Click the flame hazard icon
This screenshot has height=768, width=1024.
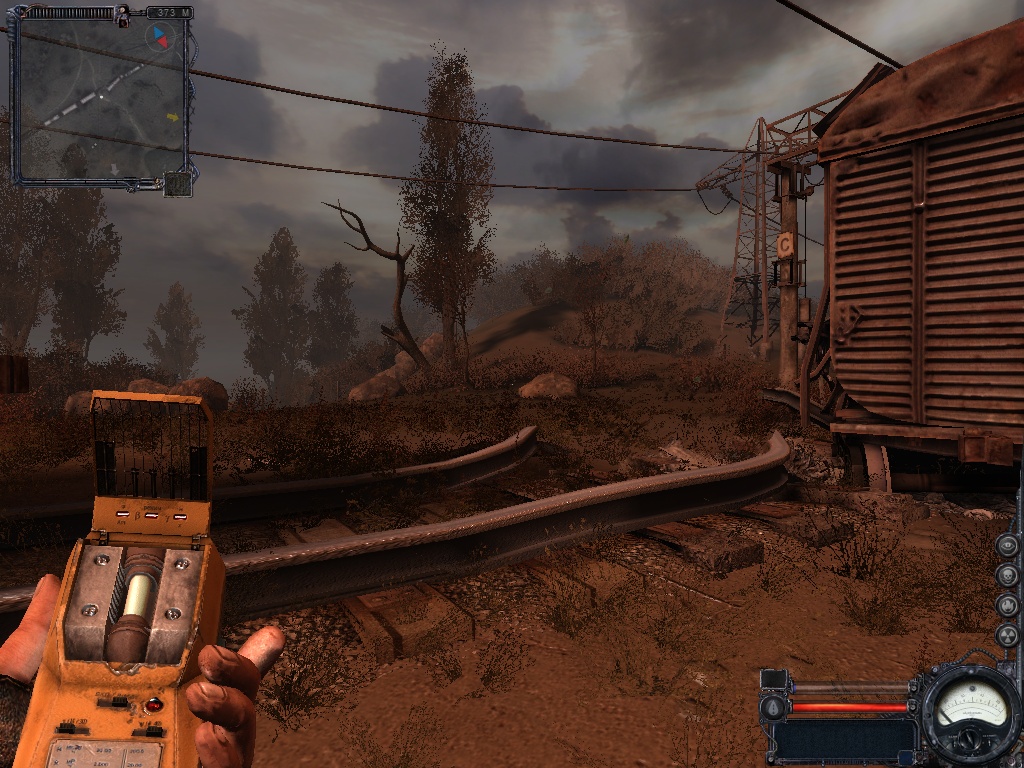pos(1007,605)
